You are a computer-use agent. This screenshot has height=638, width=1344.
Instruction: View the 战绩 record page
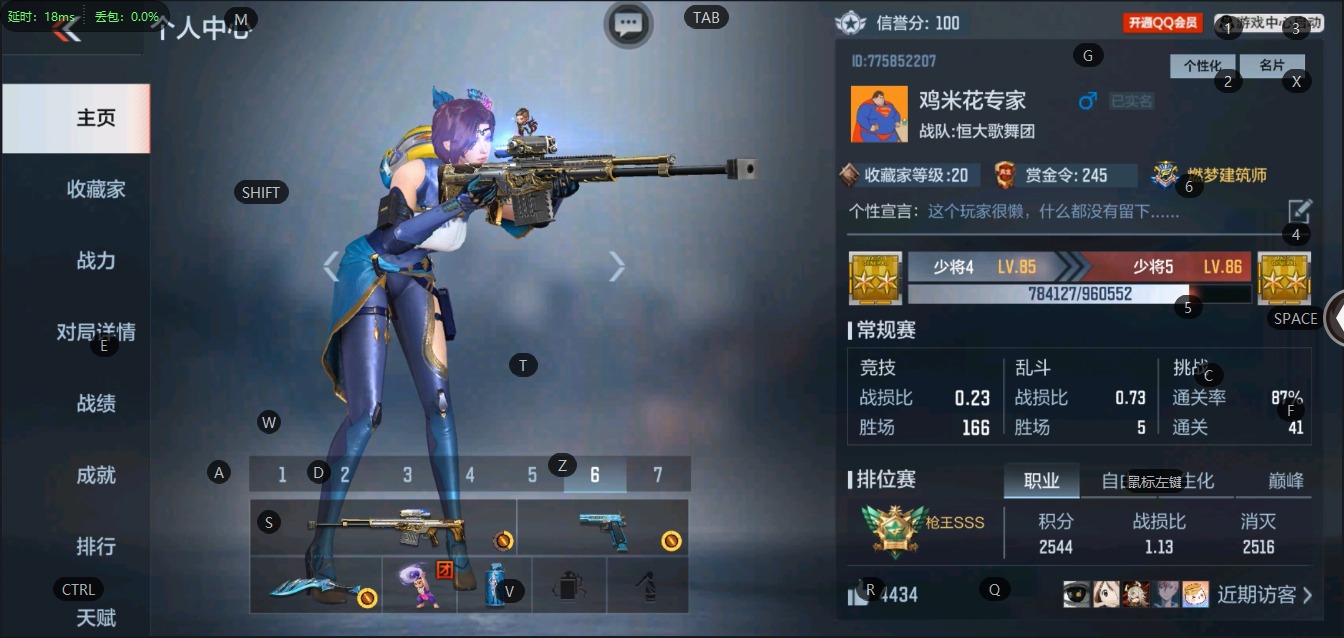pos(96,404)
